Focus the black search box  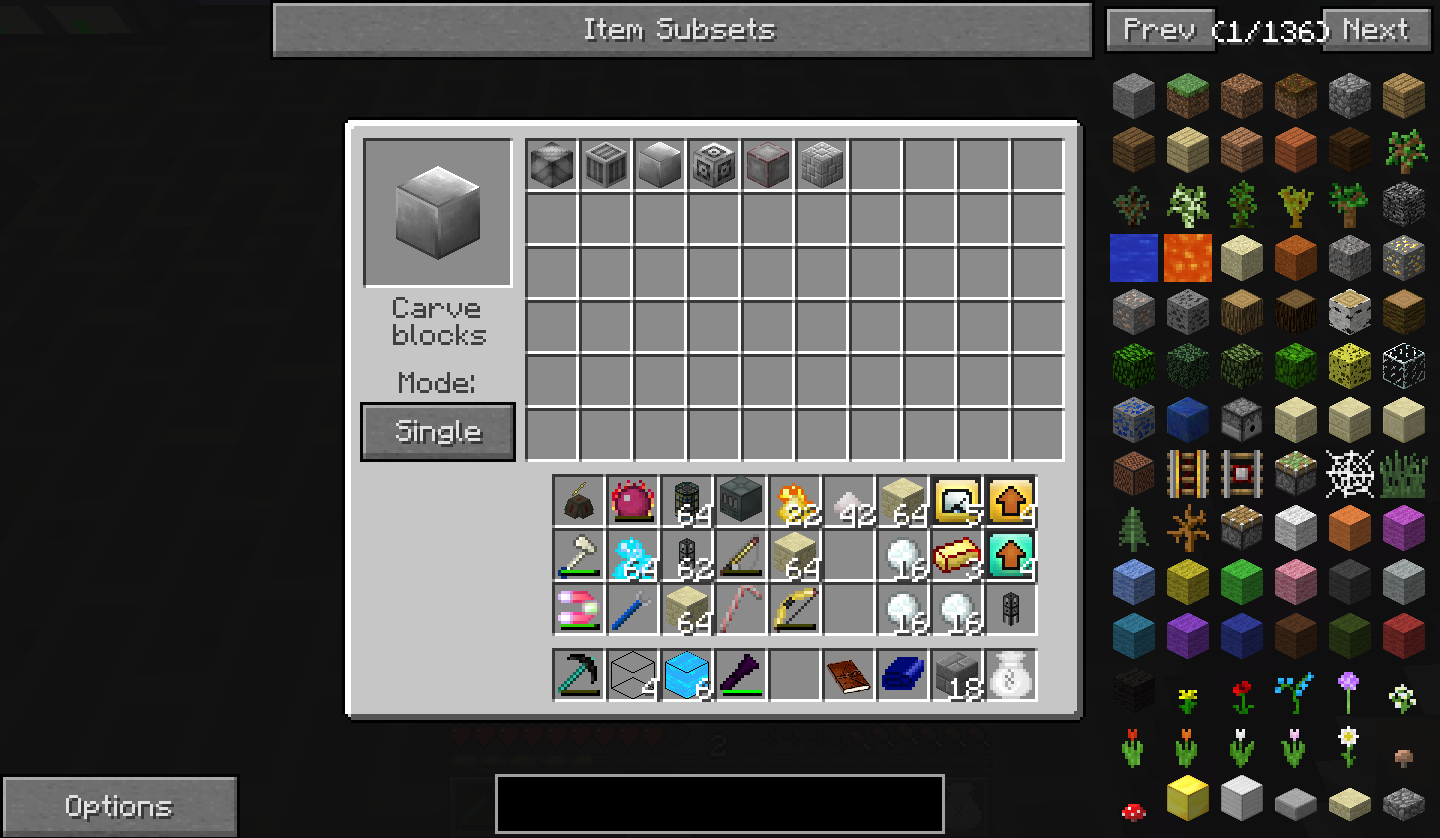[x=720, y=803]
